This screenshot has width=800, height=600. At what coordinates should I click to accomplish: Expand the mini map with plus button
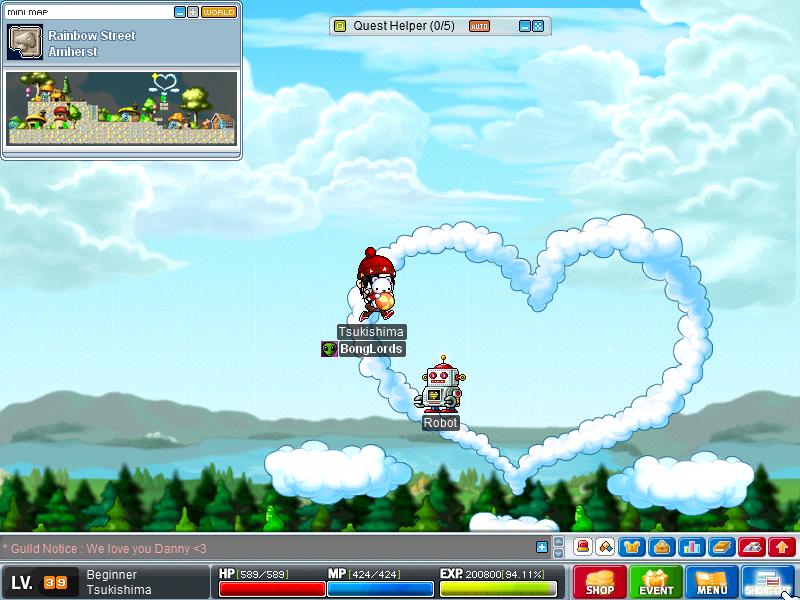pyautogui.click(x=192, y=12)
